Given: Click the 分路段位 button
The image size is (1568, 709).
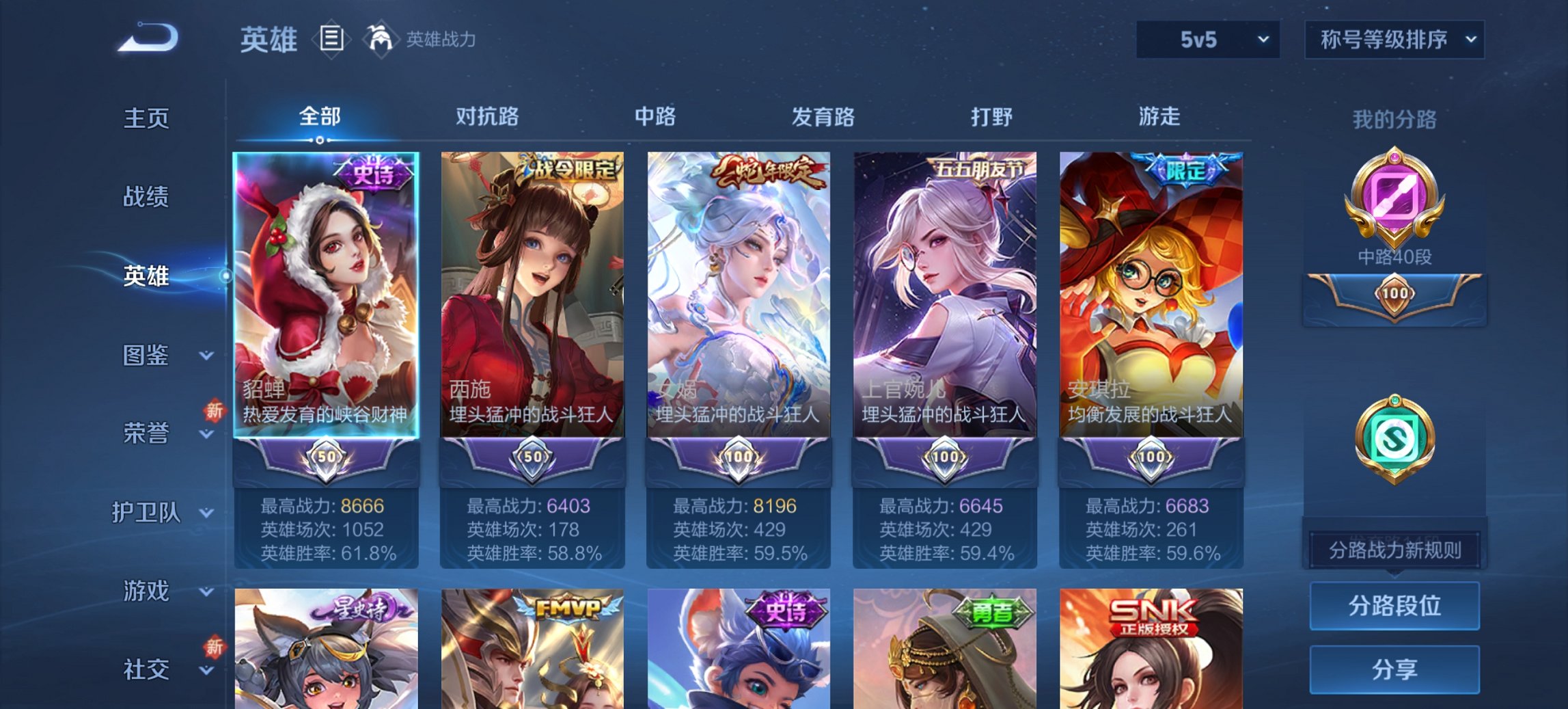Looking at the screenshot, I should point(1394,606).
